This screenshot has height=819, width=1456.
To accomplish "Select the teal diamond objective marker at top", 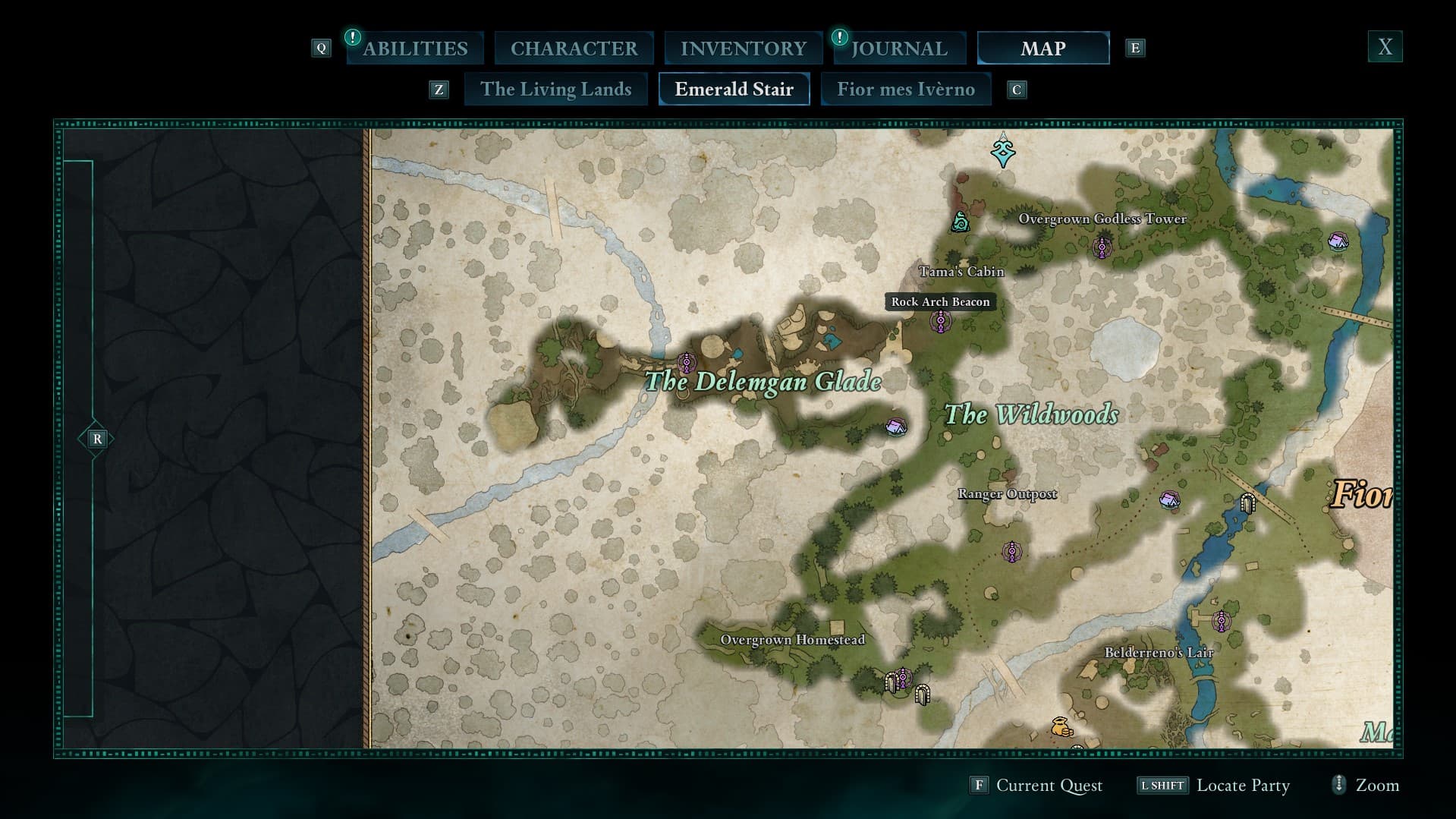I will click(1003, 152).
